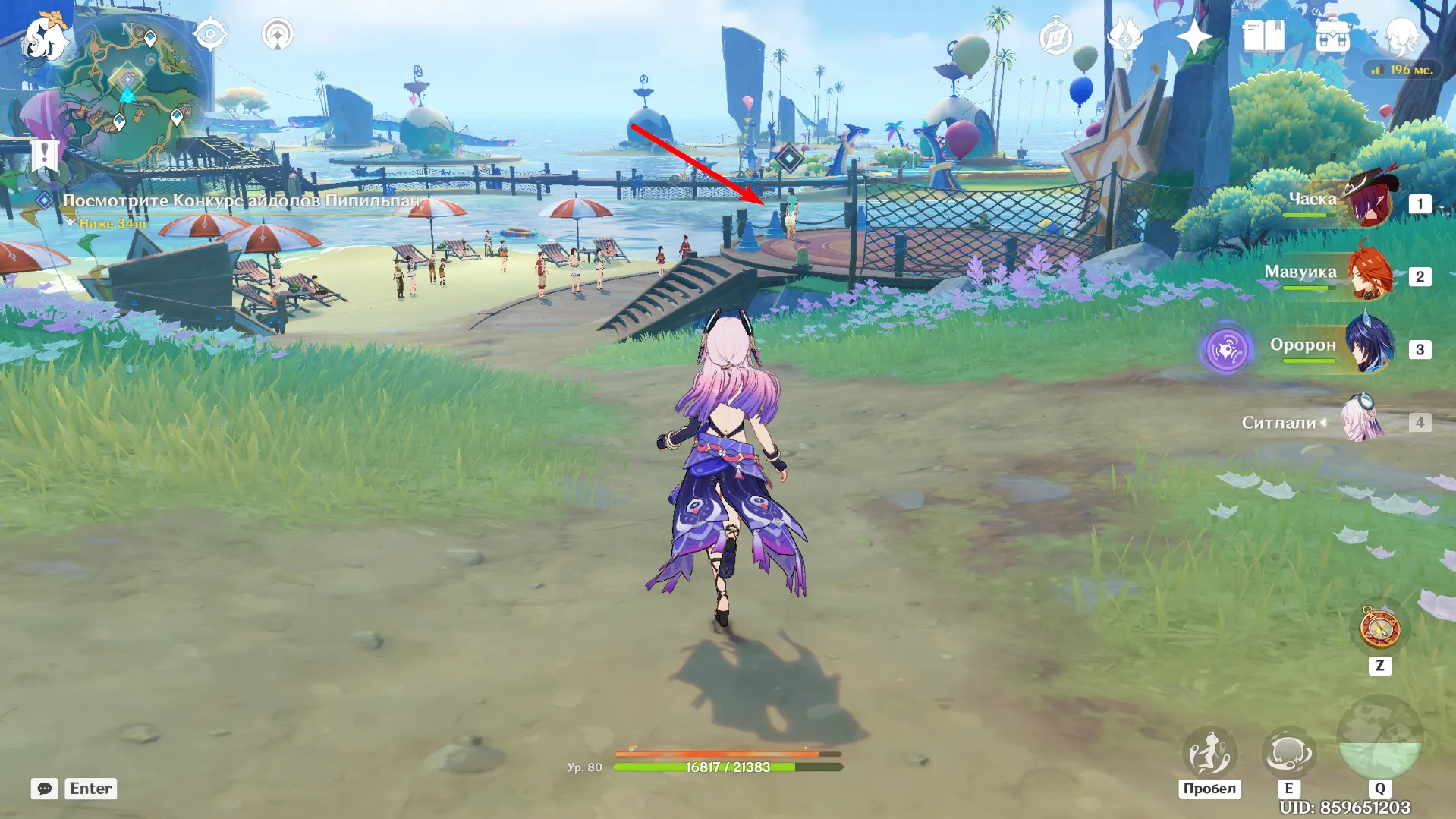Open the Natlan tribe wings icon
The image size is (1456, 819).
pyautogui.click(x=1127, y=33)
